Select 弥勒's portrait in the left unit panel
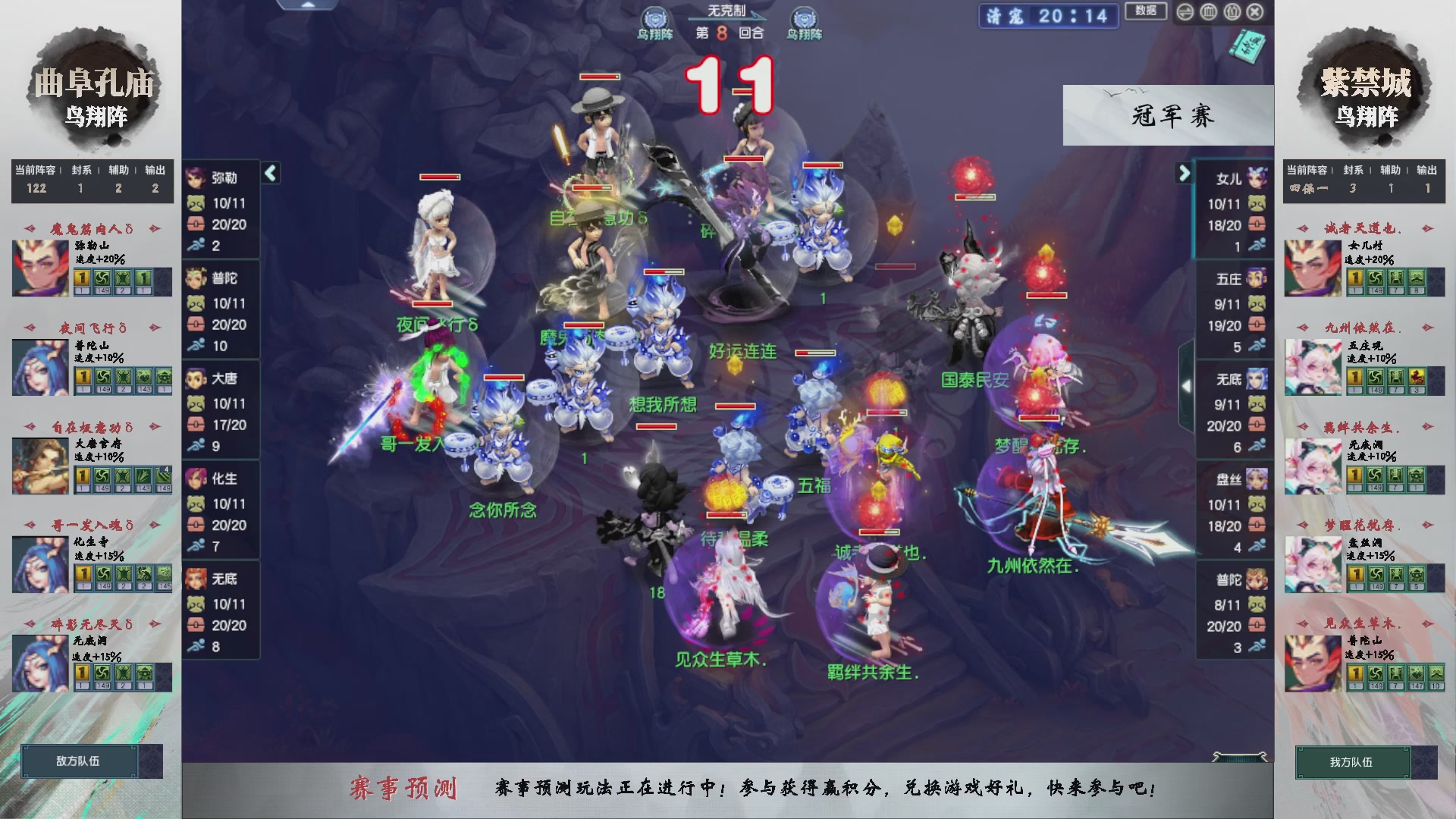This screenshot has height=819, width=1456. click(x=196, y=178)
